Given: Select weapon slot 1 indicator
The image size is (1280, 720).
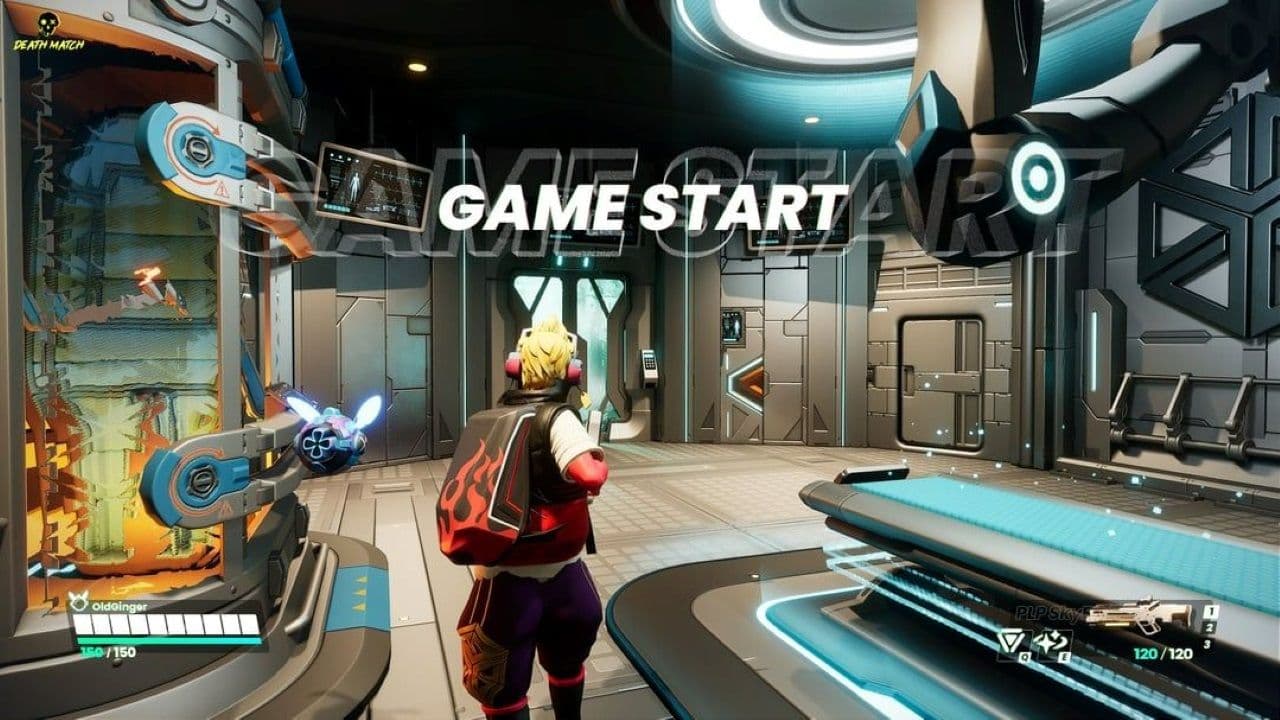Looking at the screenshot, I should (x=1210, y=611).
